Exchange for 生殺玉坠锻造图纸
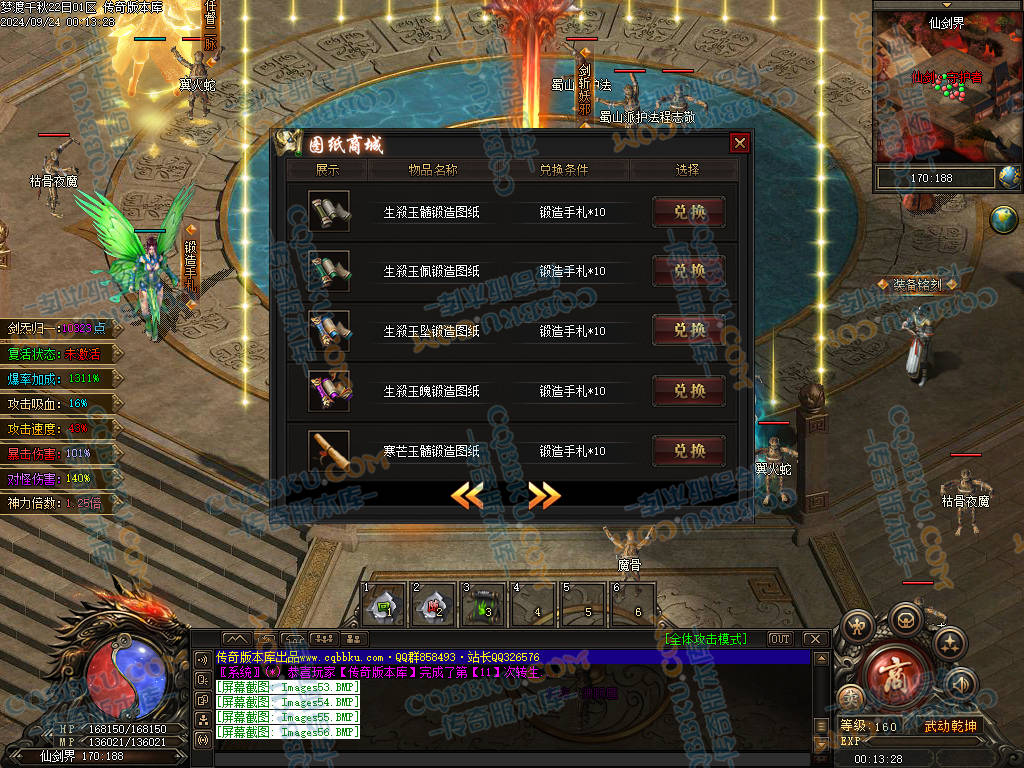The height and width of the screenshot is (768, 1024). (689, 331)
